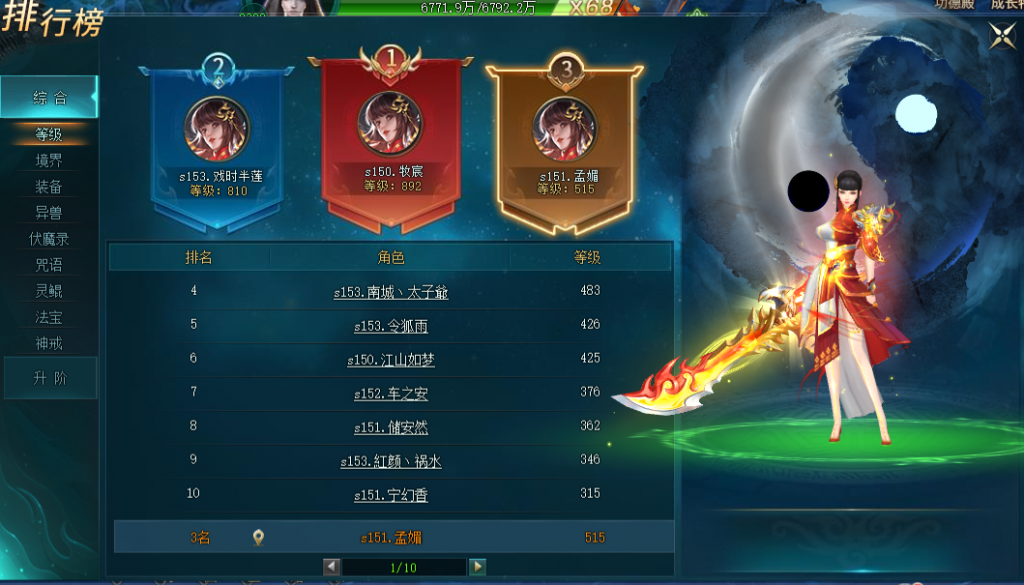The height and width of the screenshot is (585, 1024).
Task: Select first-place player s150.牧宸 banner
Action: pos(392,140)
